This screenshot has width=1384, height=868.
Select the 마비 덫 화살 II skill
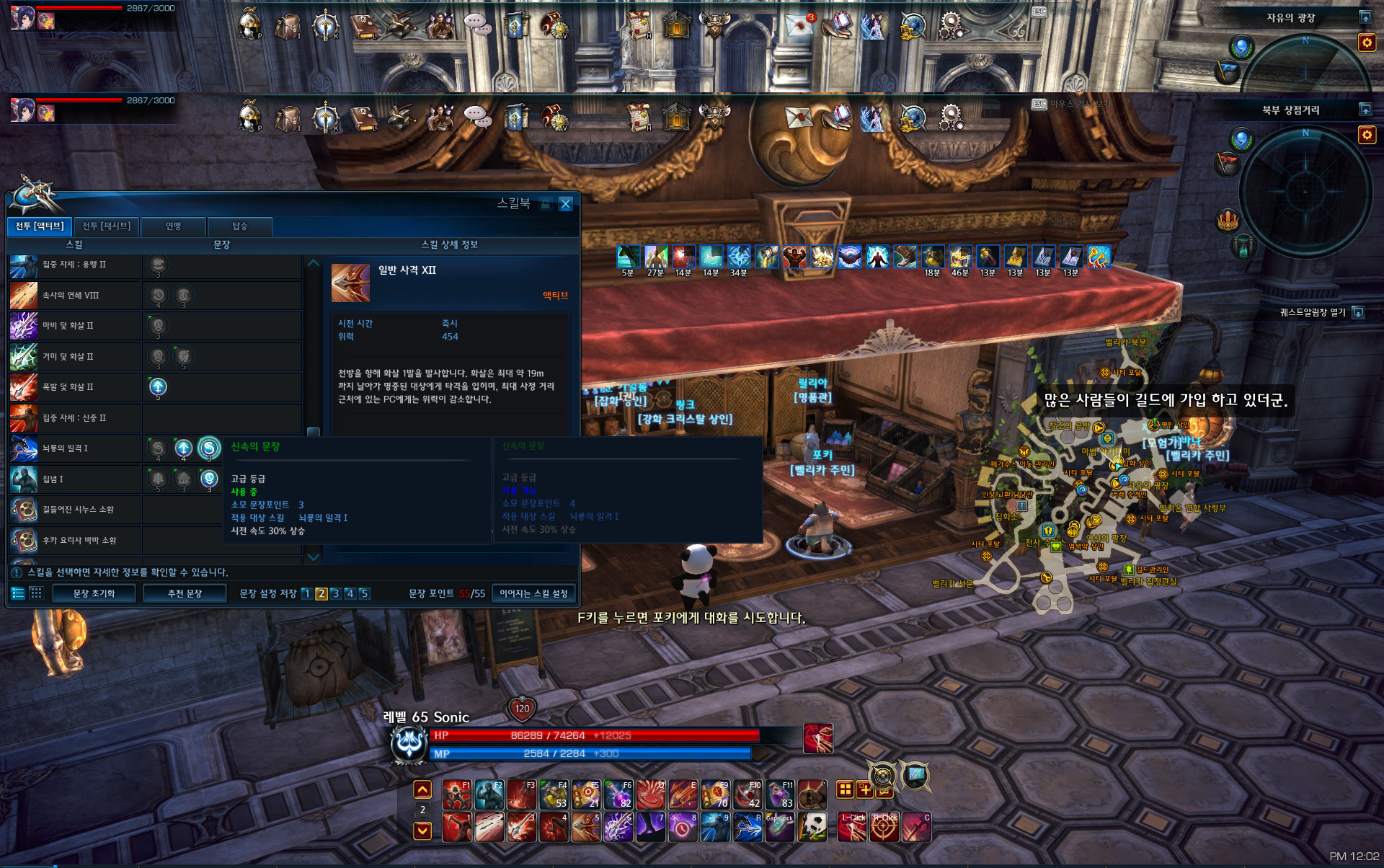72,326
